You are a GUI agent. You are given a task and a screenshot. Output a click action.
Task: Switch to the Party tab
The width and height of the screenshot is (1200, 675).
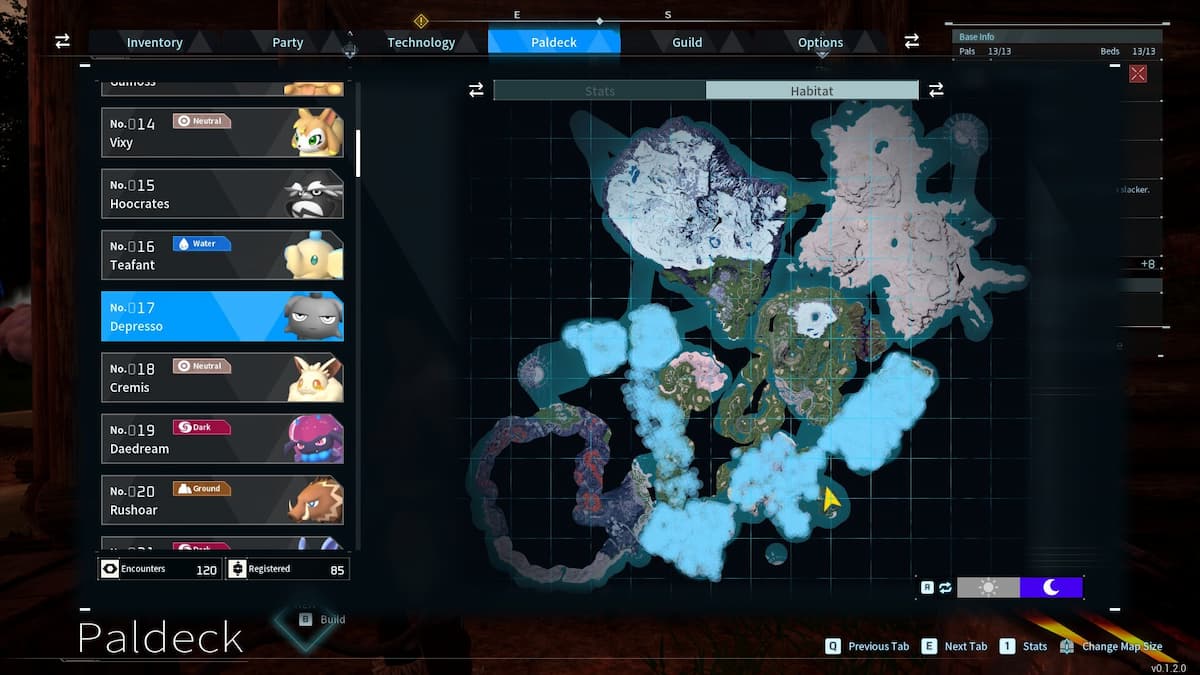tap(288, 42)
